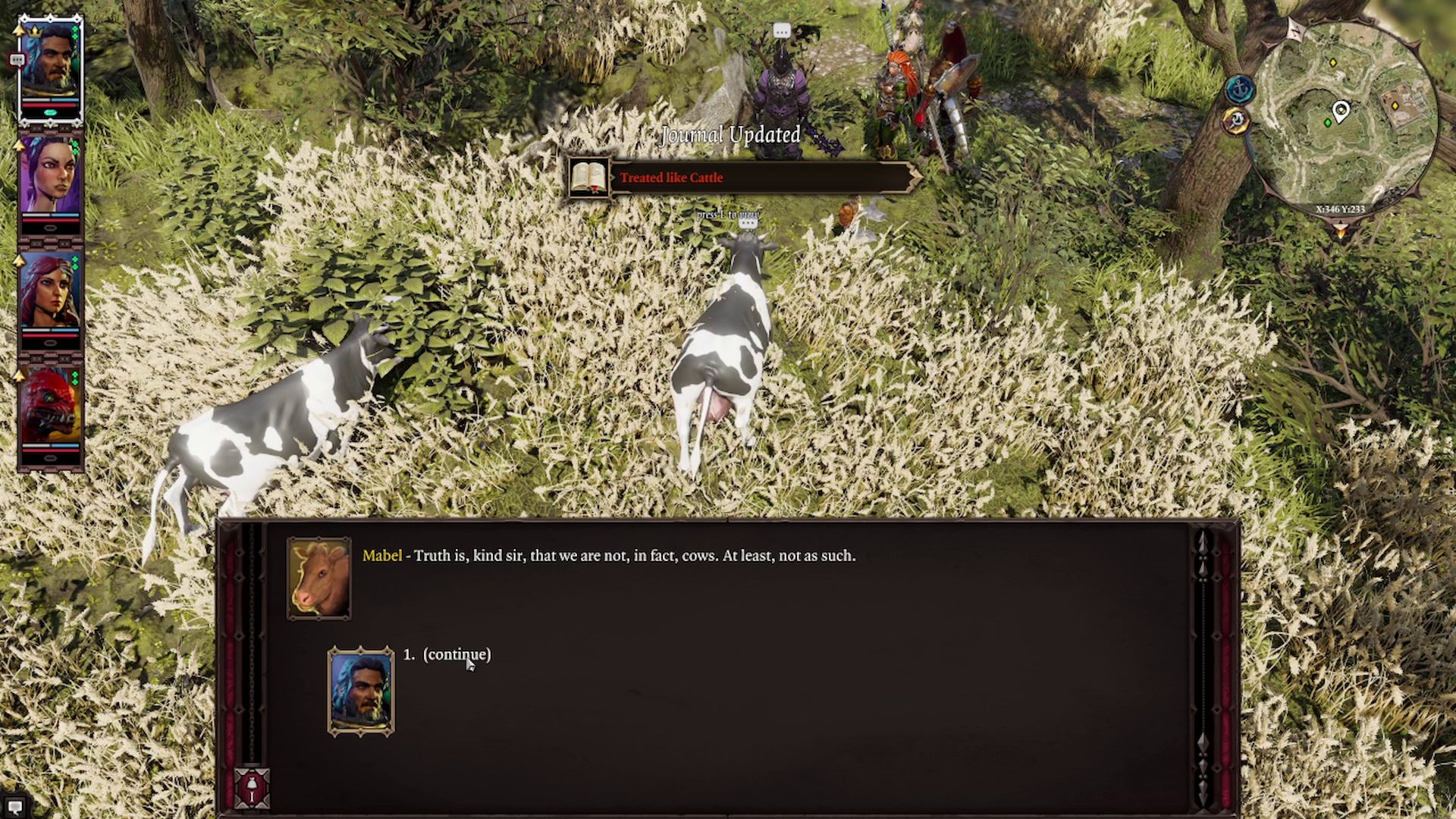This screenshot has height=819, width=1456.
Task: Click the green quest marker on the minimap
Action: [x=1328, y=122]
